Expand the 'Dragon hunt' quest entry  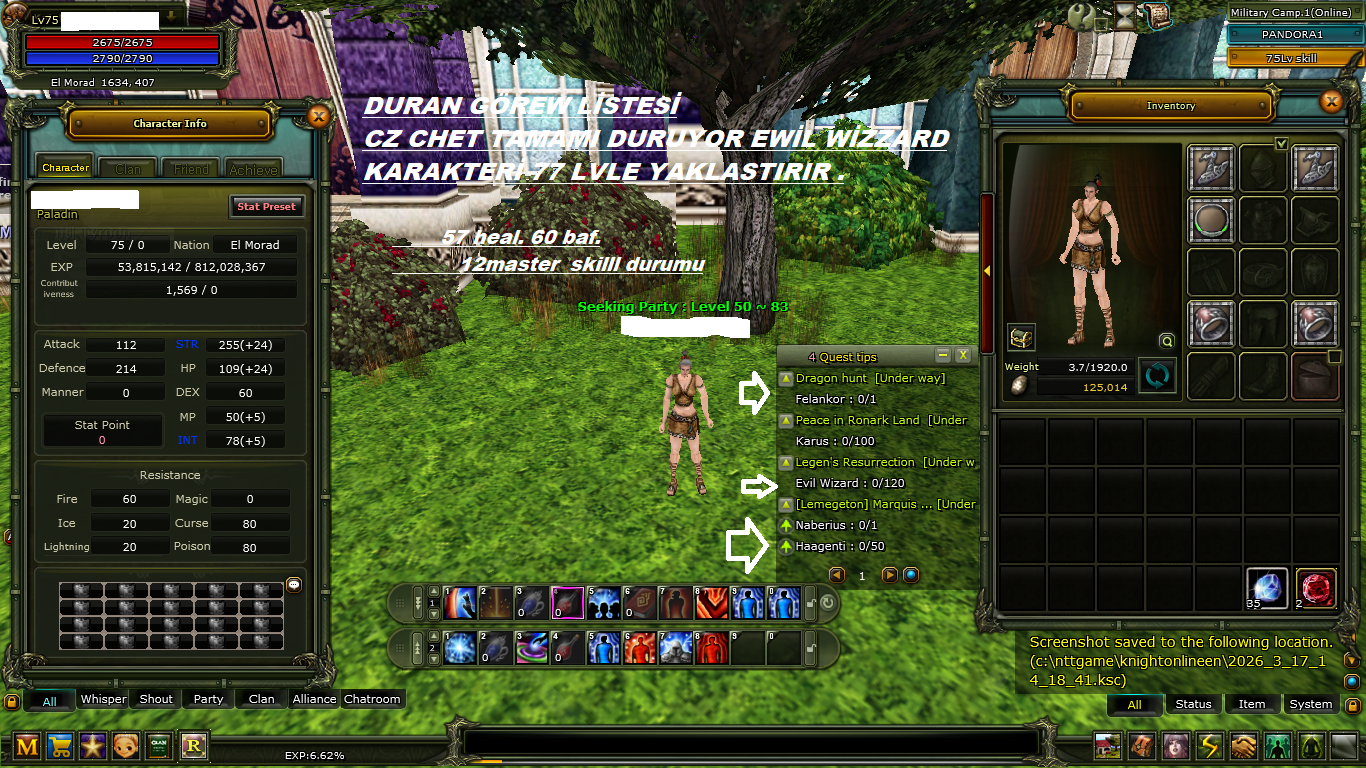786,378
